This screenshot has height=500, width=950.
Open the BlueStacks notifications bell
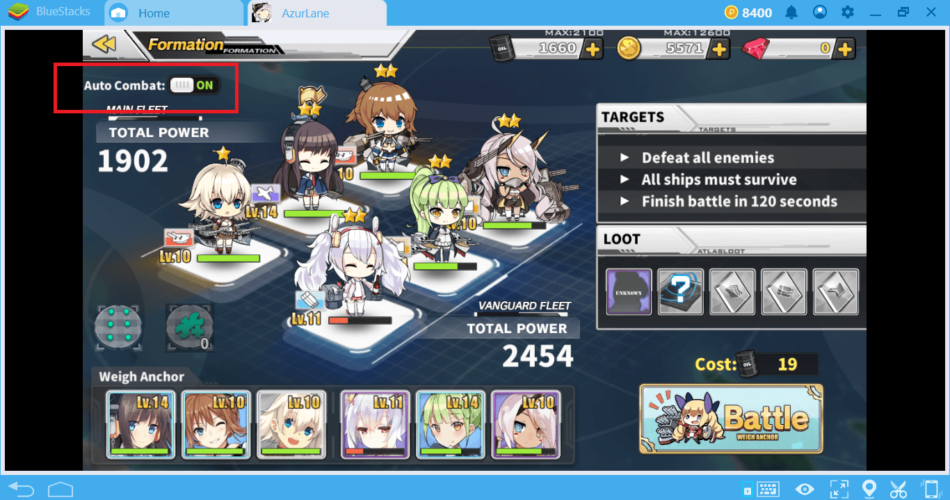click(x=791, y=13)
